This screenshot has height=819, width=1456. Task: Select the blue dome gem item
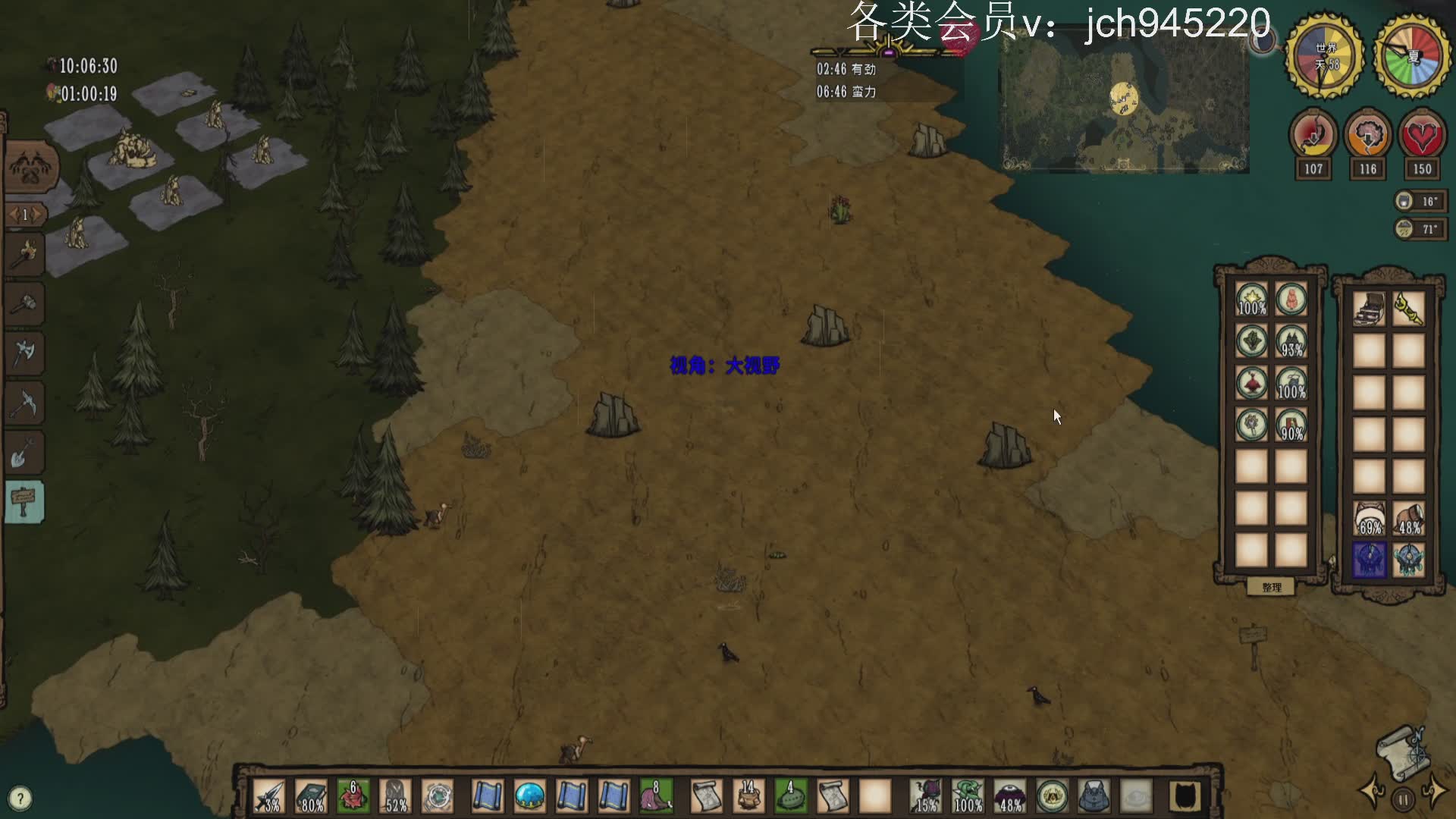[529, 797]
